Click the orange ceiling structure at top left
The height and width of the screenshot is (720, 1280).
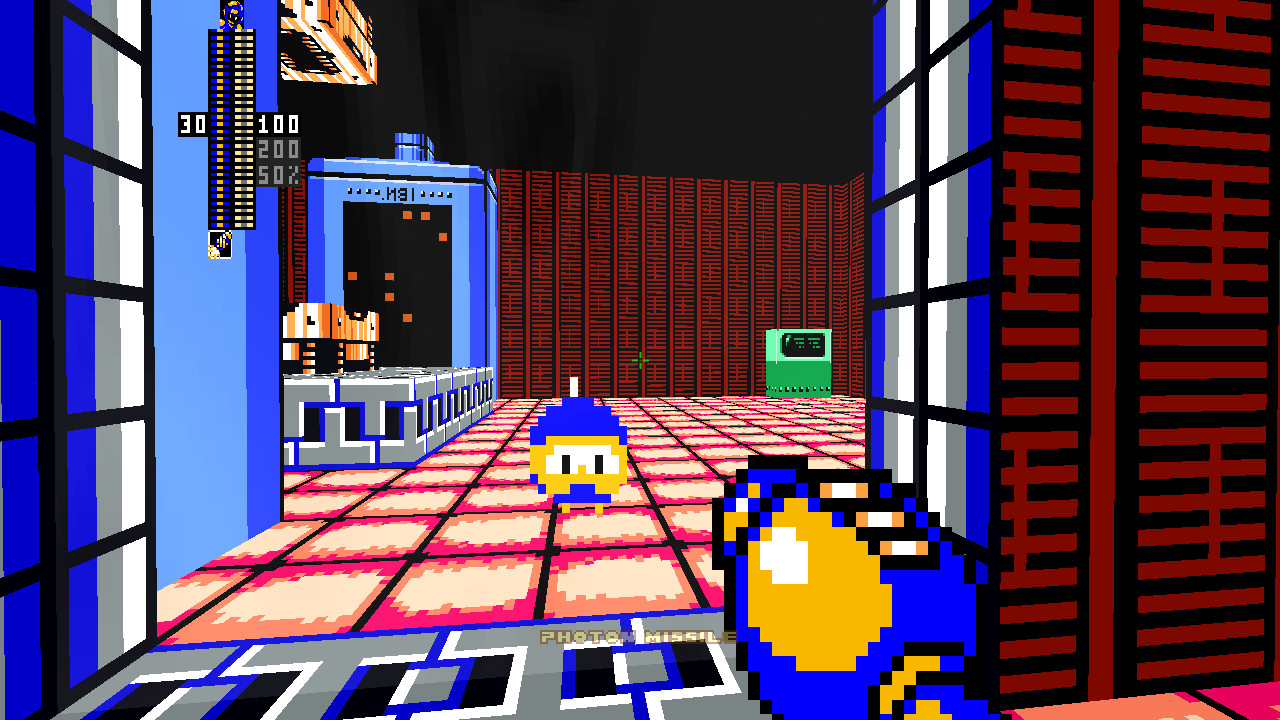[x=330, y=40]
